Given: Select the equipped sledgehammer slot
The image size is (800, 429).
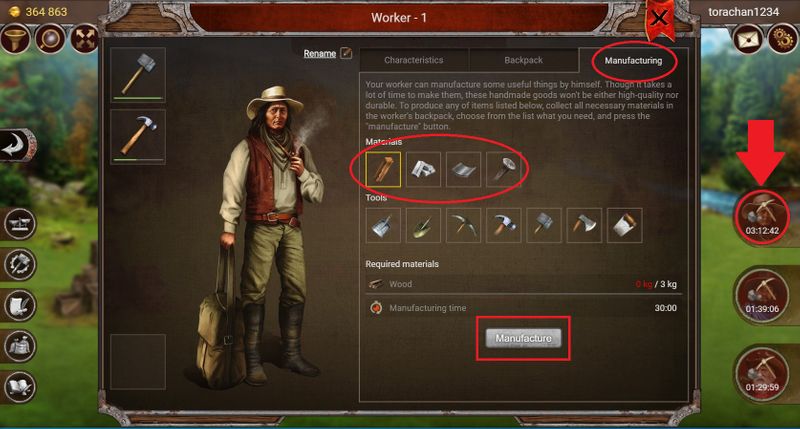Looking at the screenshot, I should click(137, 76).
